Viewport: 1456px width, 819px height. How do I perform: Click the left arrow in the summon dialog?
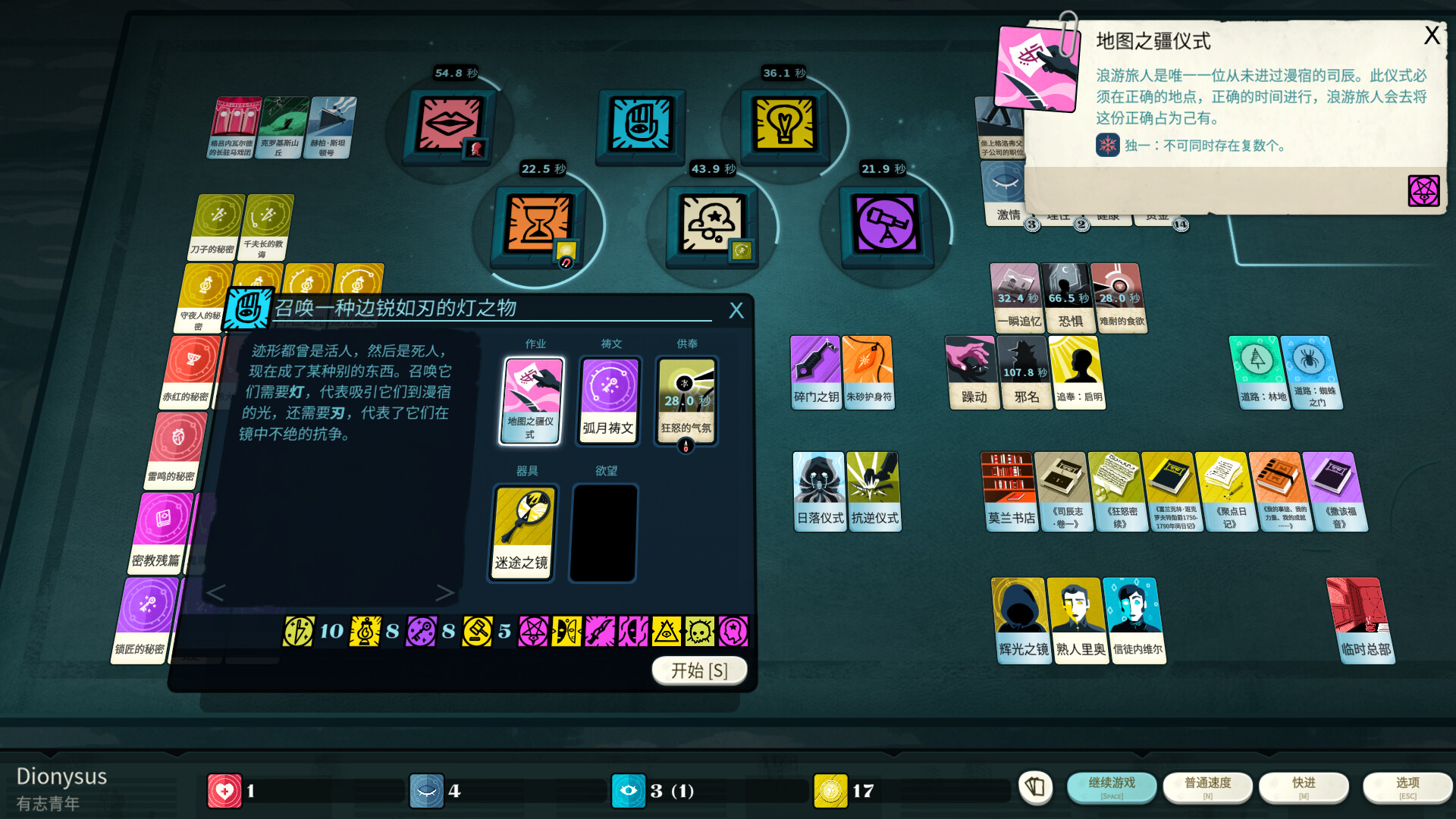(x=216, y=594)
